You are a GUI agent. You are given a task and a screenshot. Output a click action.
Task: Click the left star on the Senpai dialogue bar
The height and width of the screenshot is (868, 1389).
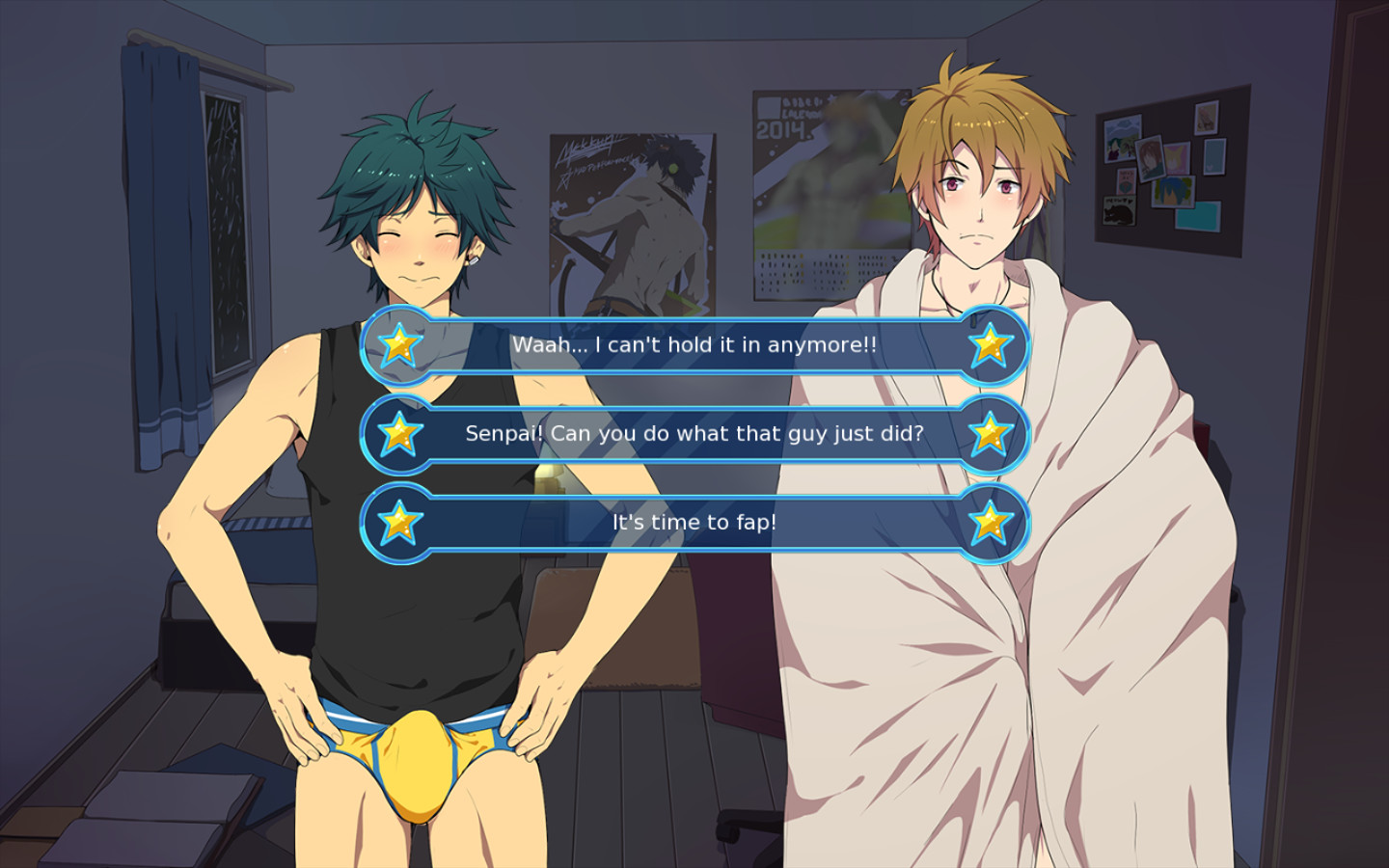[401, 434]
